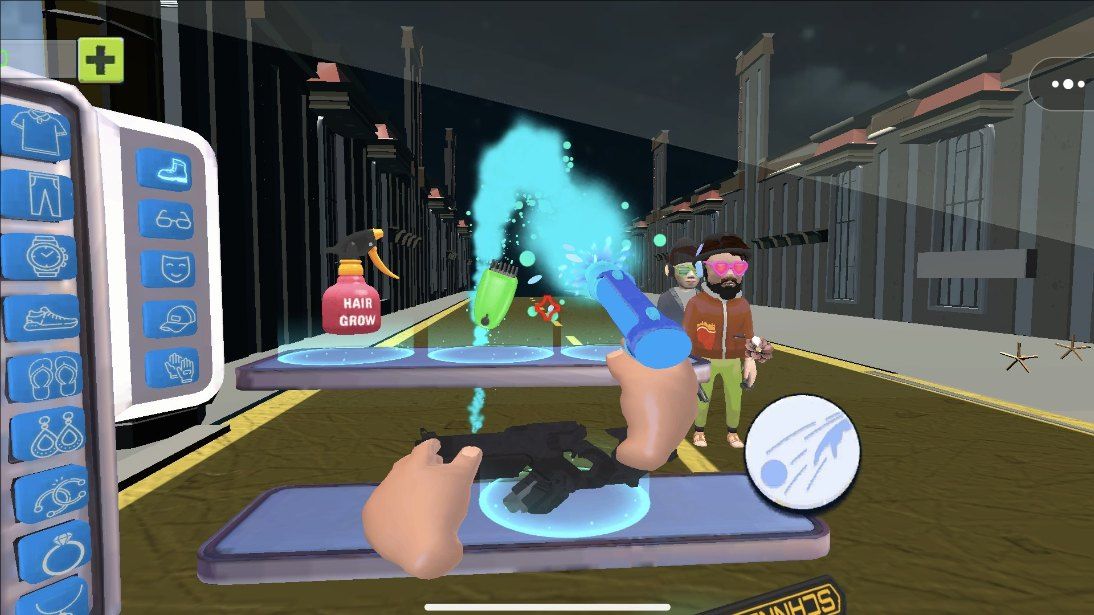Open the baseball cap category
The image size is (1094, 615).
[170, 319]
